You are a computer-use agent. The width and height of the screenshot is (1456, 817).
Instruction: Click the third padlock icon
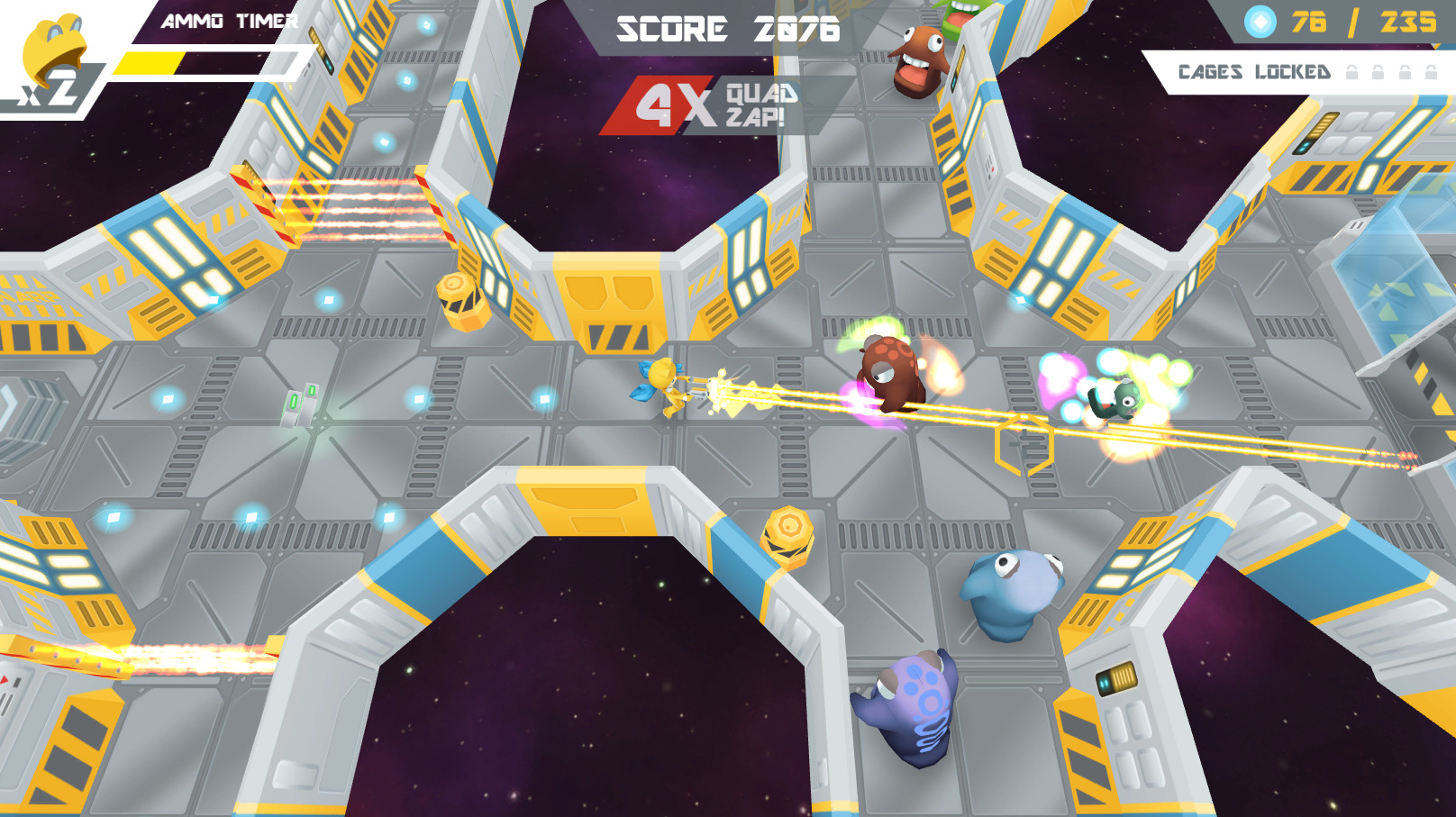coord(1404,74)
